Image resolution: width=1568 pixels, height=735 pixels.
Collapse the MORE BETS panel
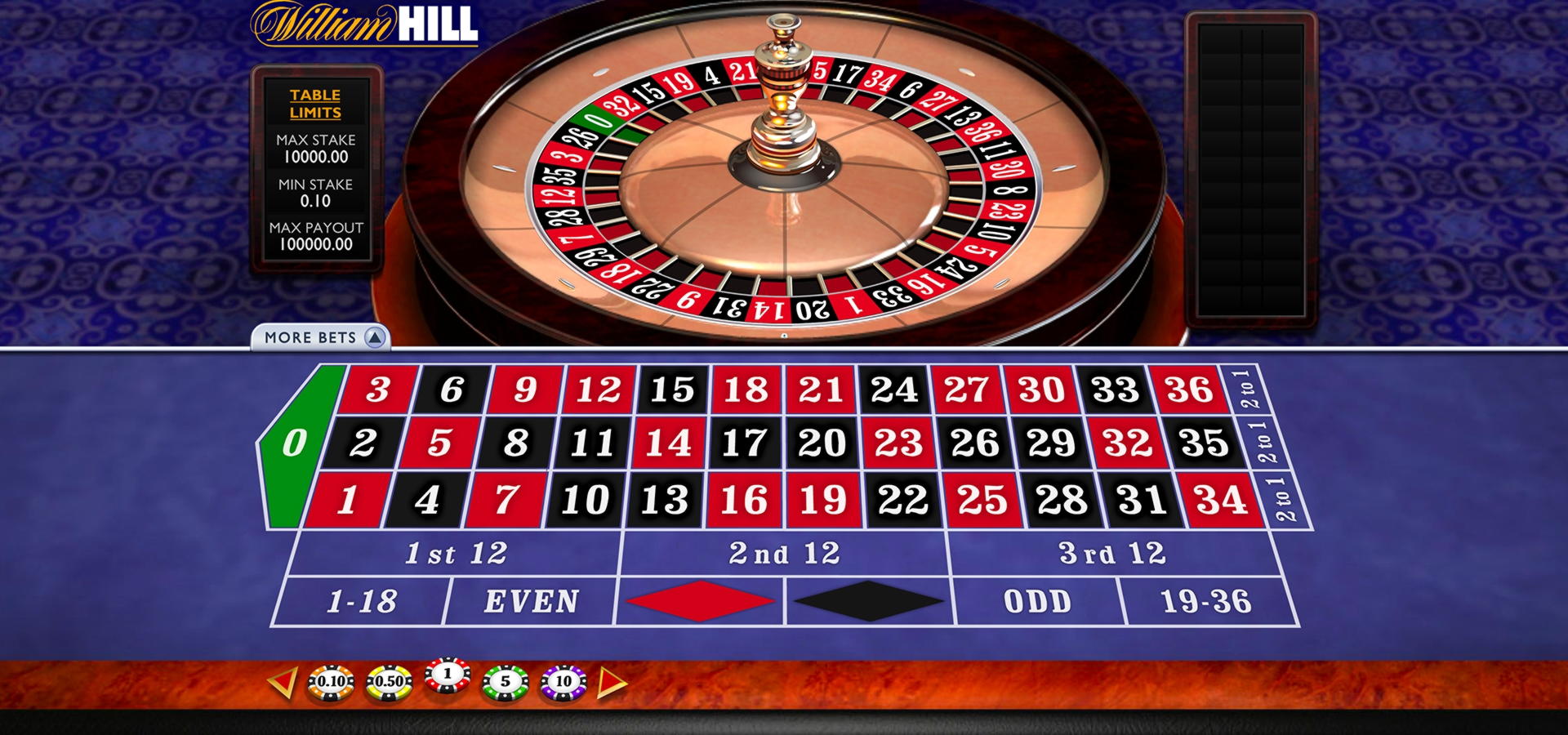[x=317, y=336]
